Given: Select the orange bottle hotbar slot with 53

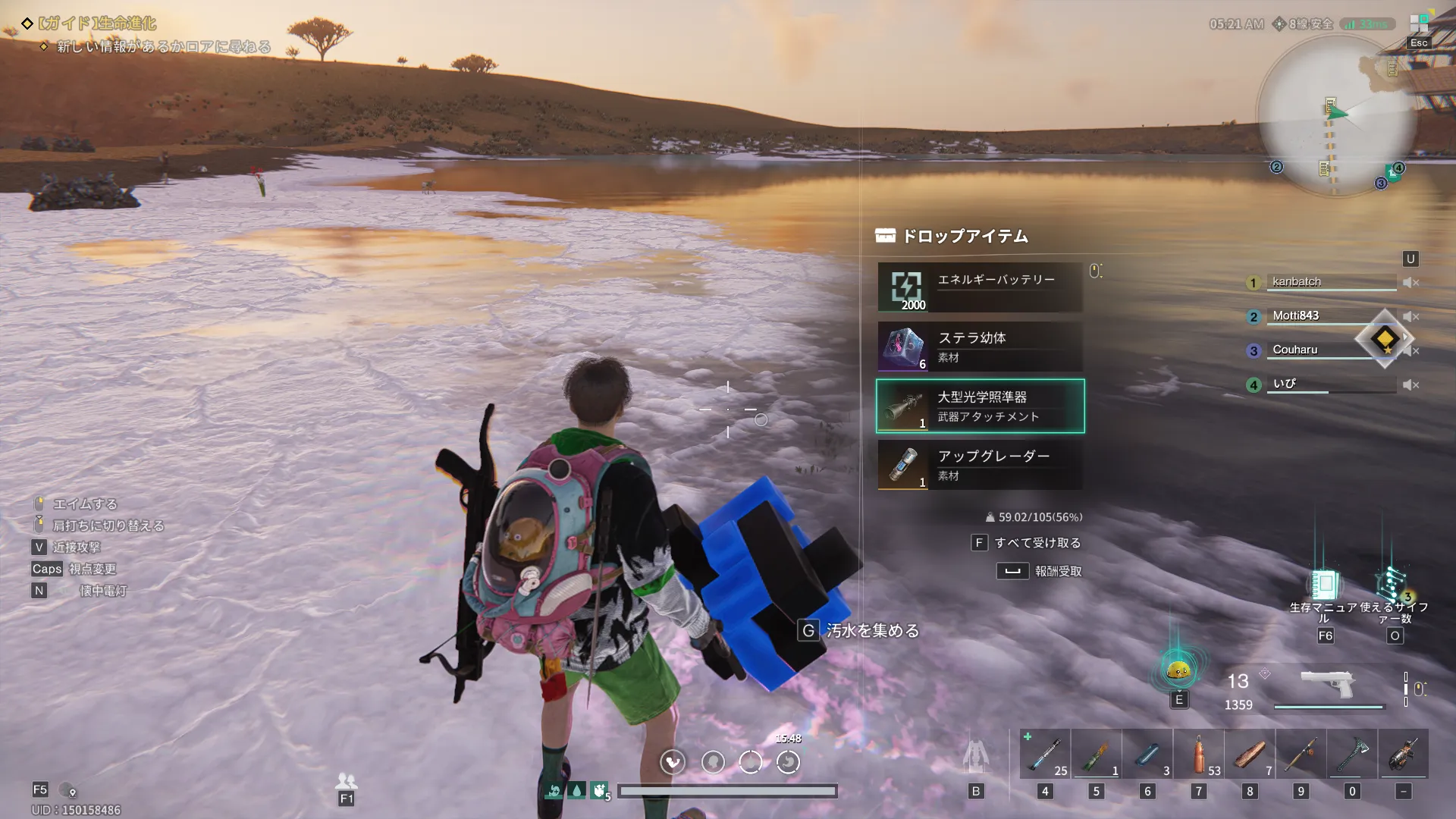Looking at the screenshot, I should click(1199, 755).
